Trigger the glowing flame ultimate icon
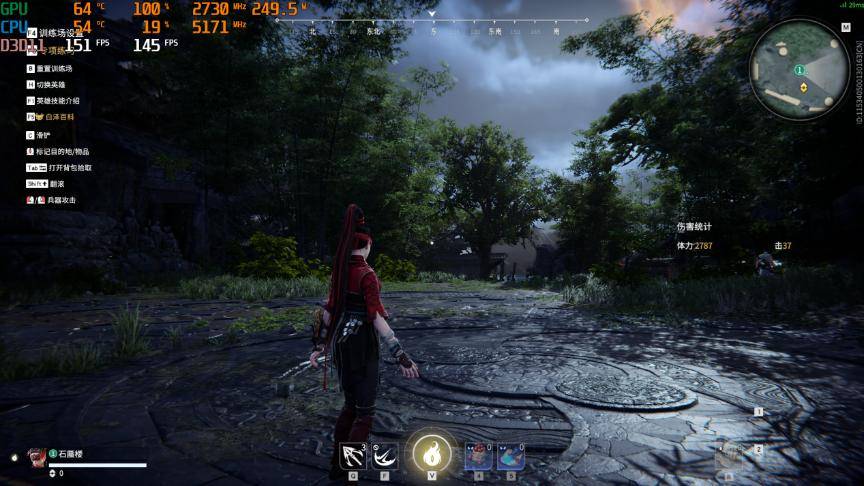Screen dimensions: 864x486 (432, 453)
